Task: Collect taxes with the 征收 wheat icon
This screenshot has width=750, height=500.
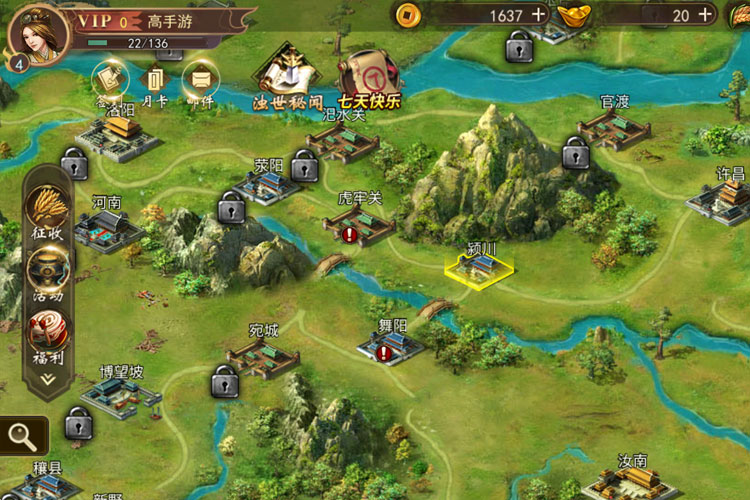Action: [47, 209]
